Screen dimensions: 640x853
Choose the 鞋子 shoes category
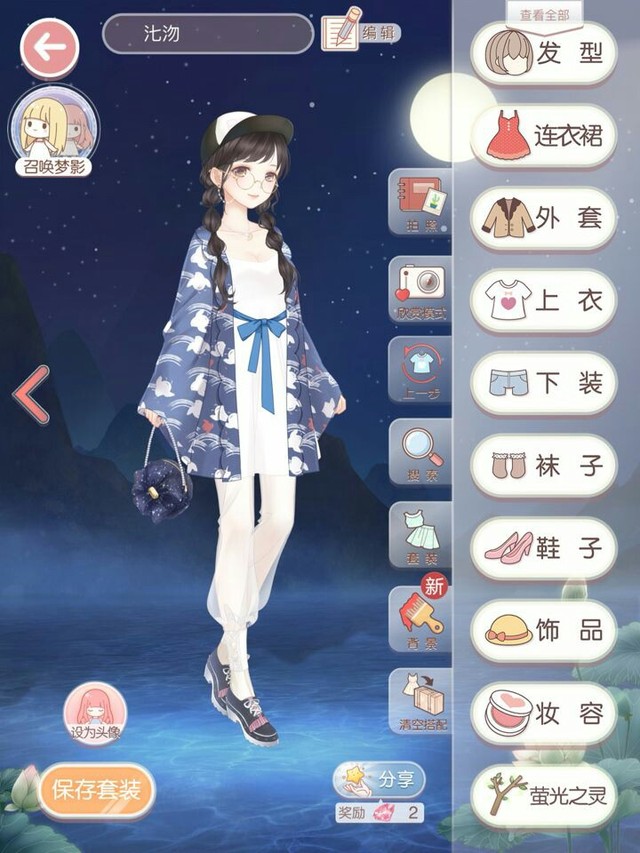[543, 548]
